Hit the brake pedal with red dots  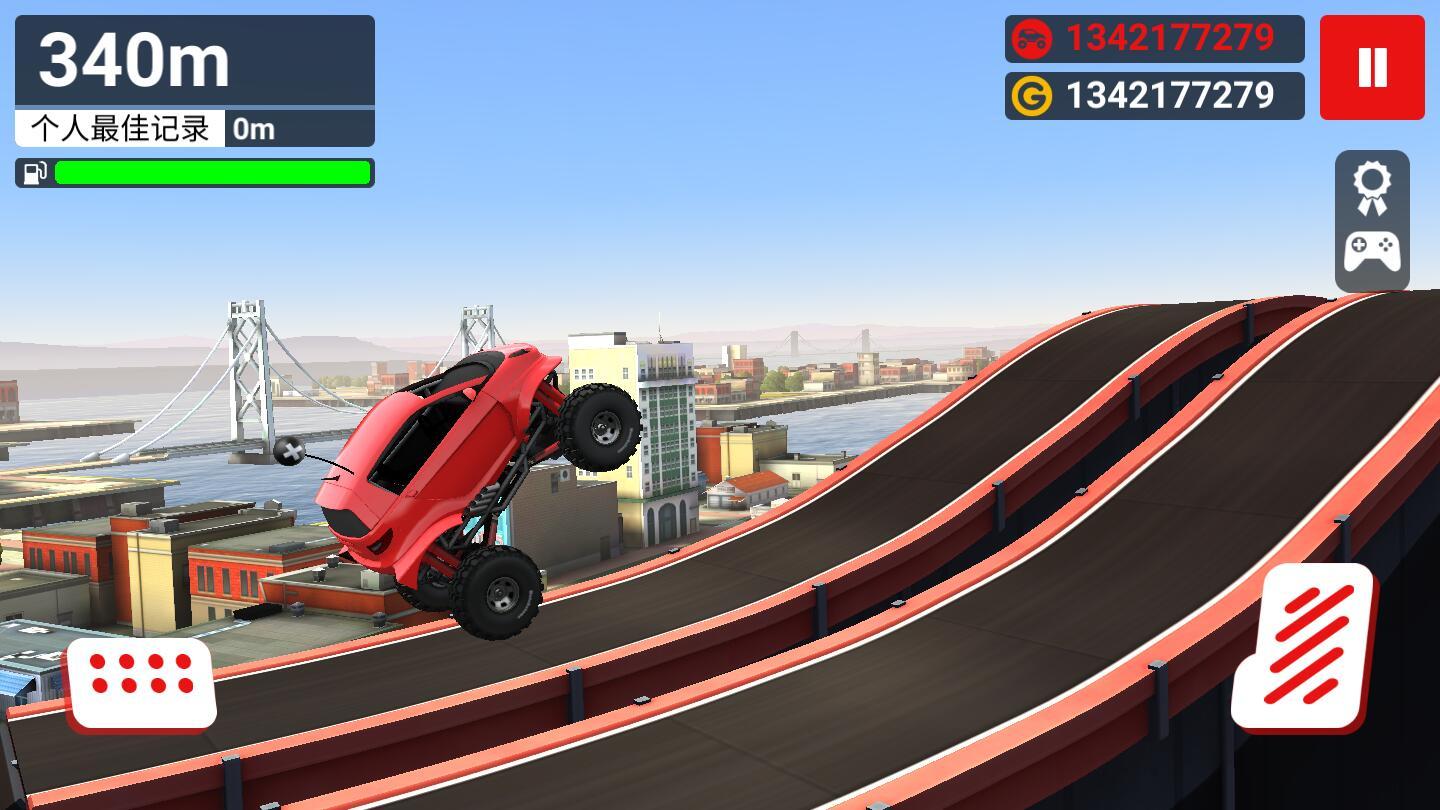(x=141, y=682)
